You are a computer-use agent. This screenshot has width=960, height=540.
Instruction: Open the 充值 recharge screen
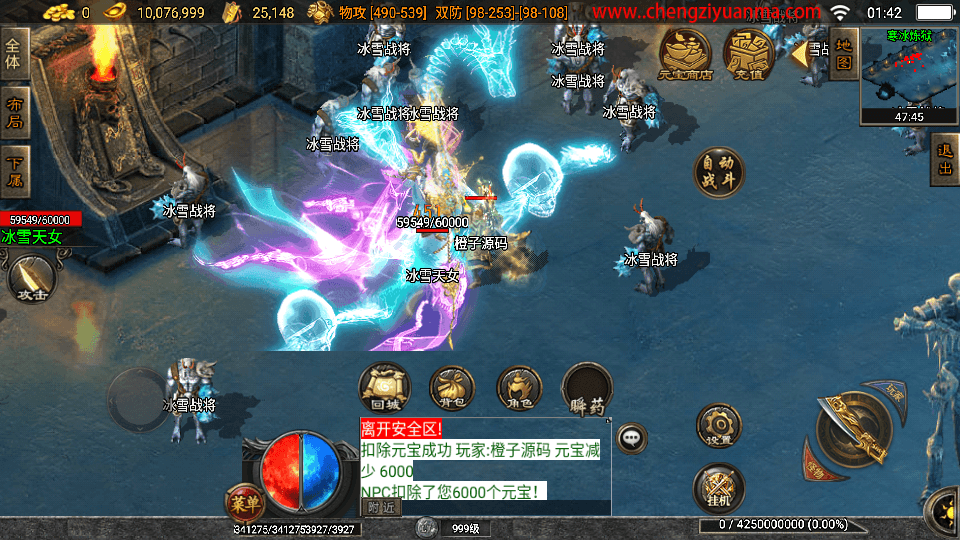coord(749,54)
